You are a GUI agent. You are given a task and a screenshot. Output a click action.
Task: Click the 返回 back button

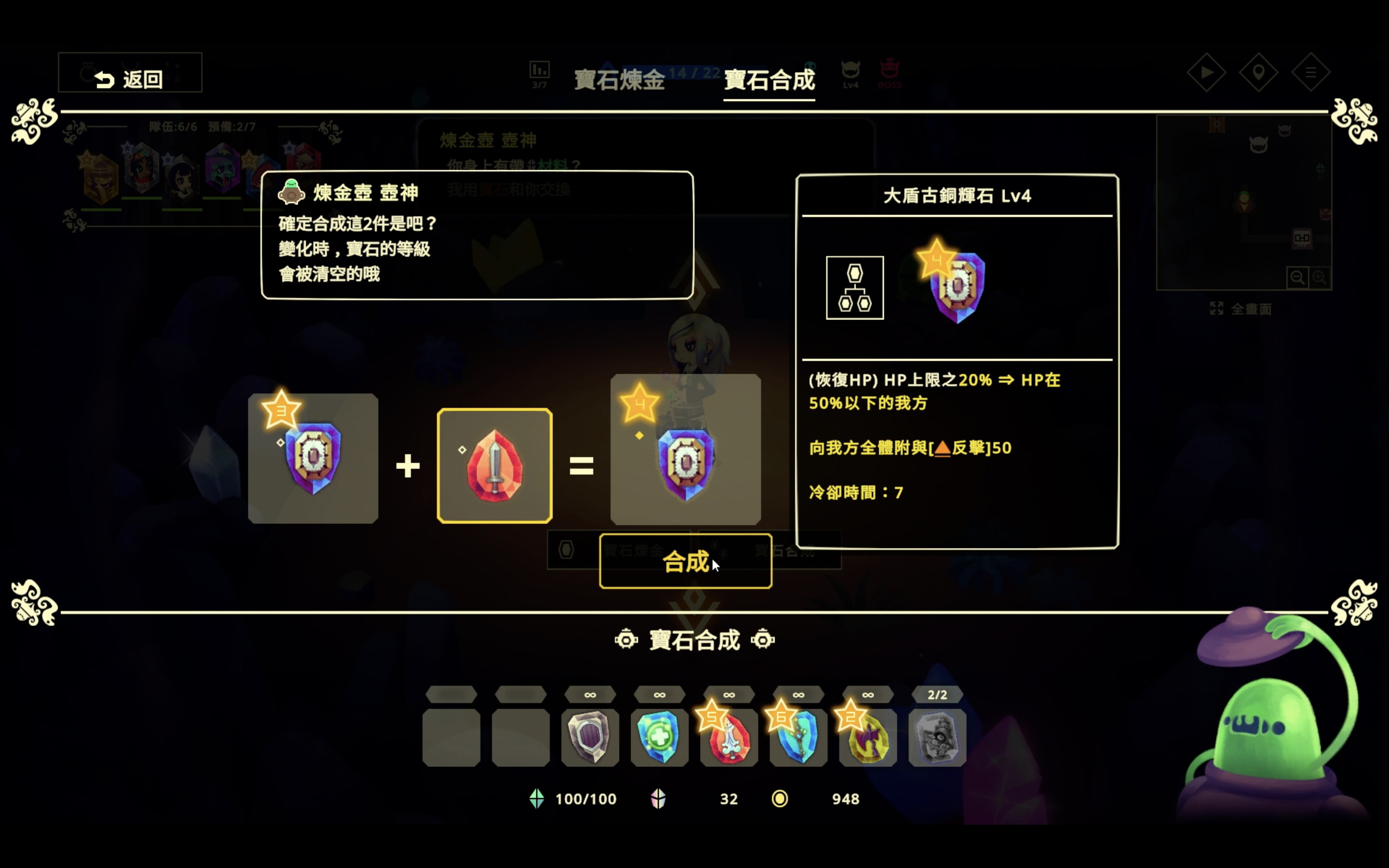coord(130,72)
